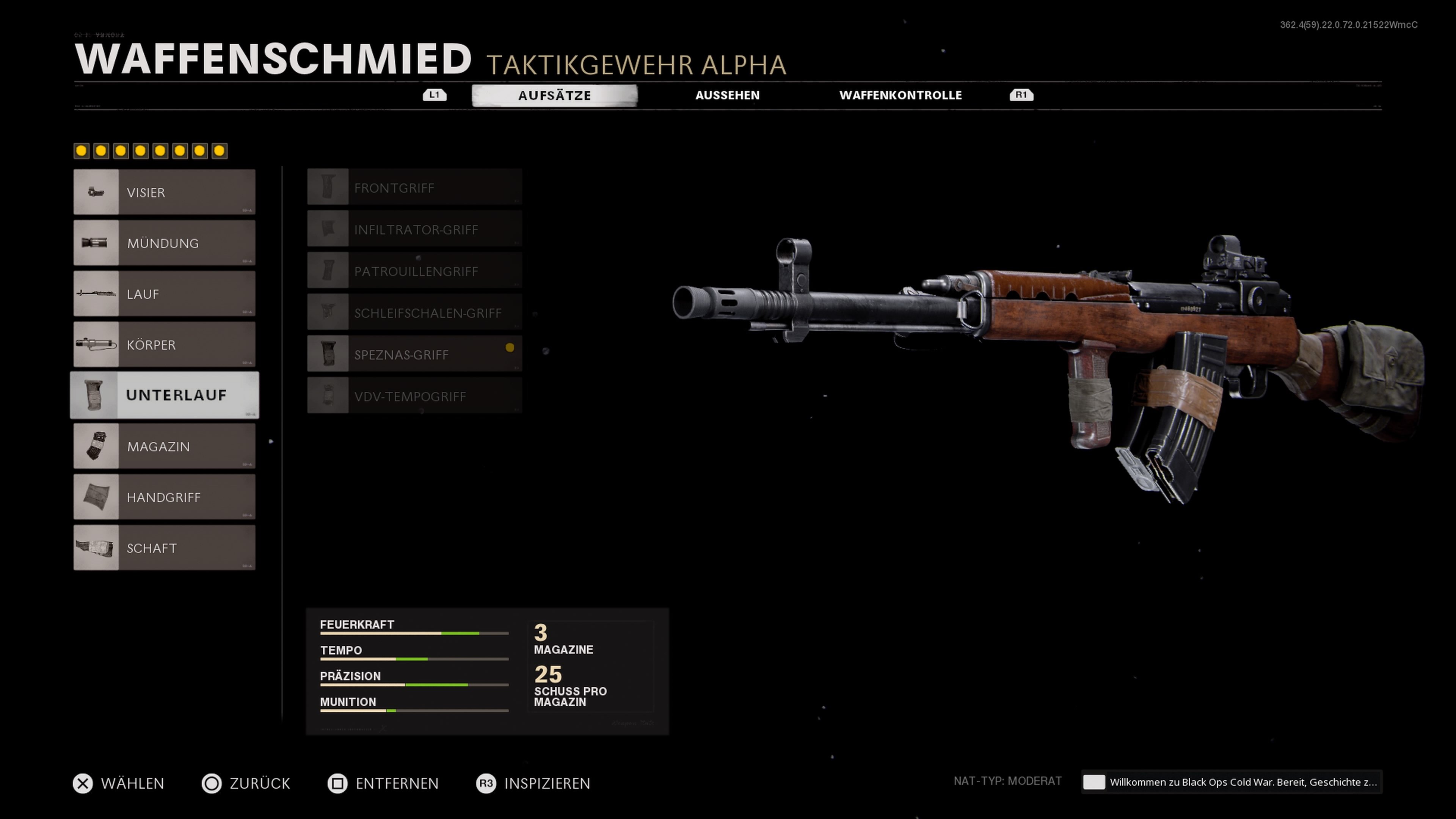The width and height of the screenshot is (1456, 819).
Task: Select the equipped Speznas-Griff attachment
Action: tap(414, 355)
